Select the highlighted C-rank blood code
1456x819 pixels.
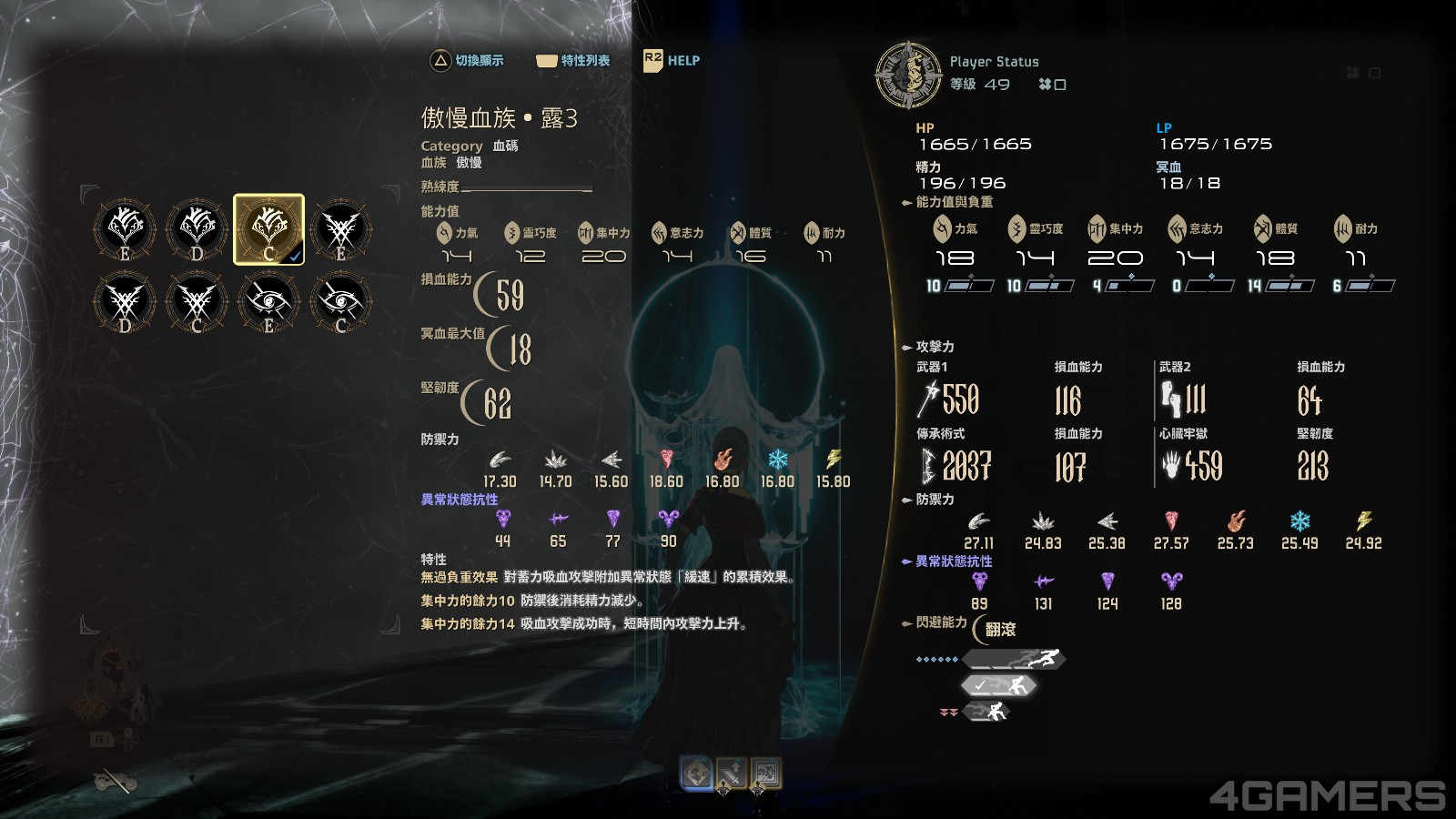click(268, 227)
